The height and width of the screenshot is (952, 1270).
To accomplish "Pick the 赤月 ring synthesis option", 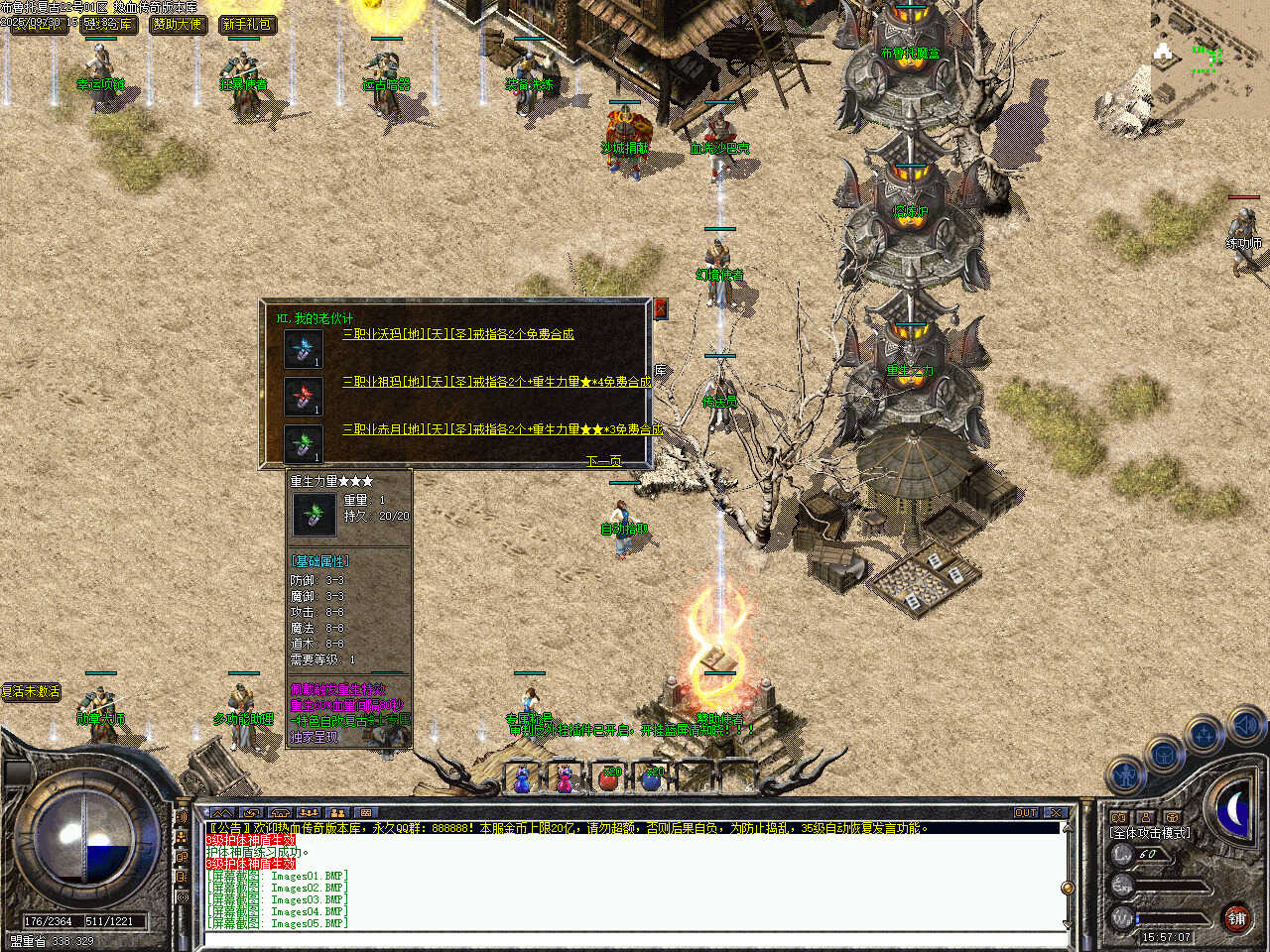I will coord(501,429).
